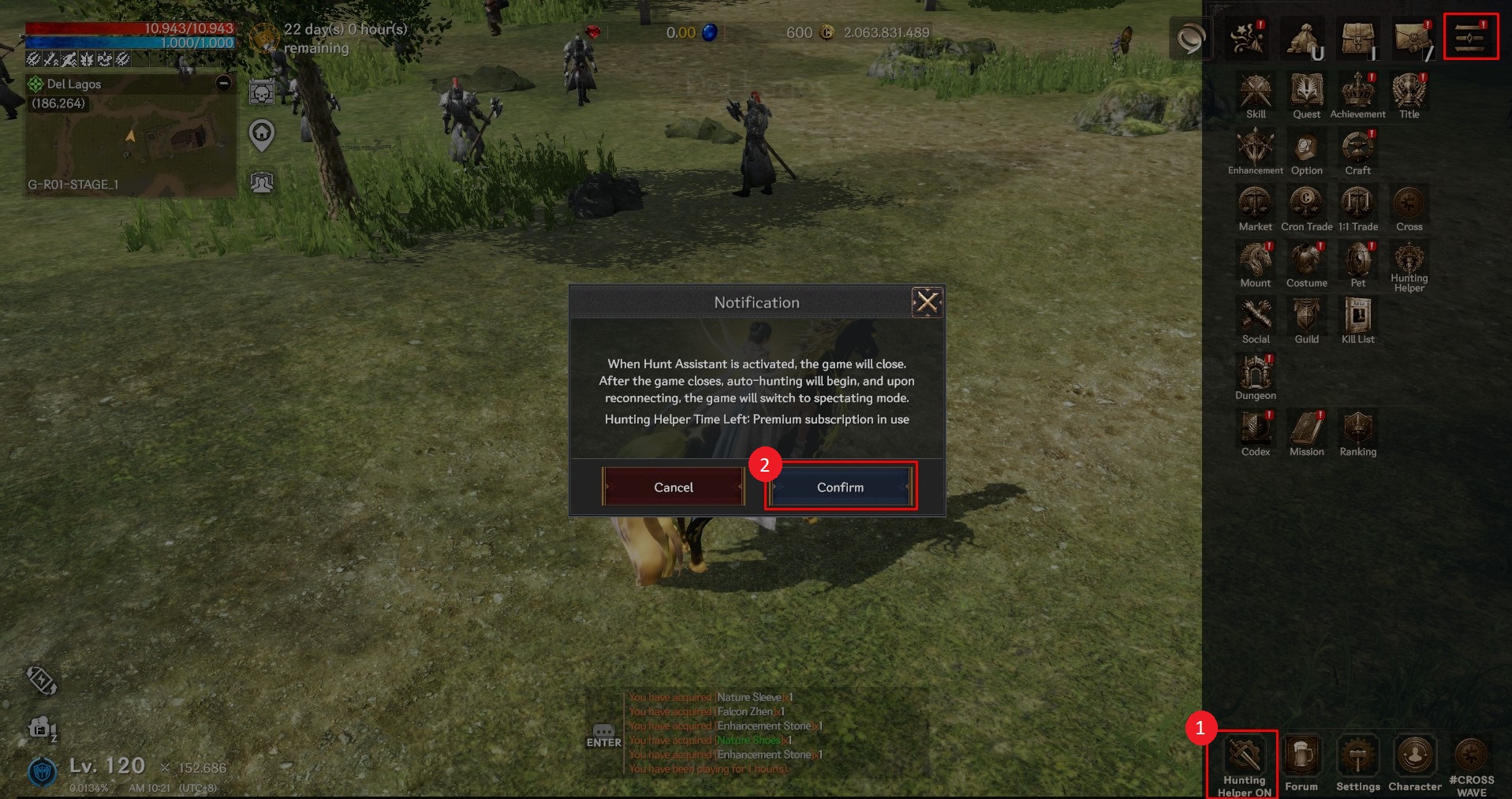Enter the Dungeon menu
The width and height of the screenshot is (1512, 799).
click(1255, 375)
